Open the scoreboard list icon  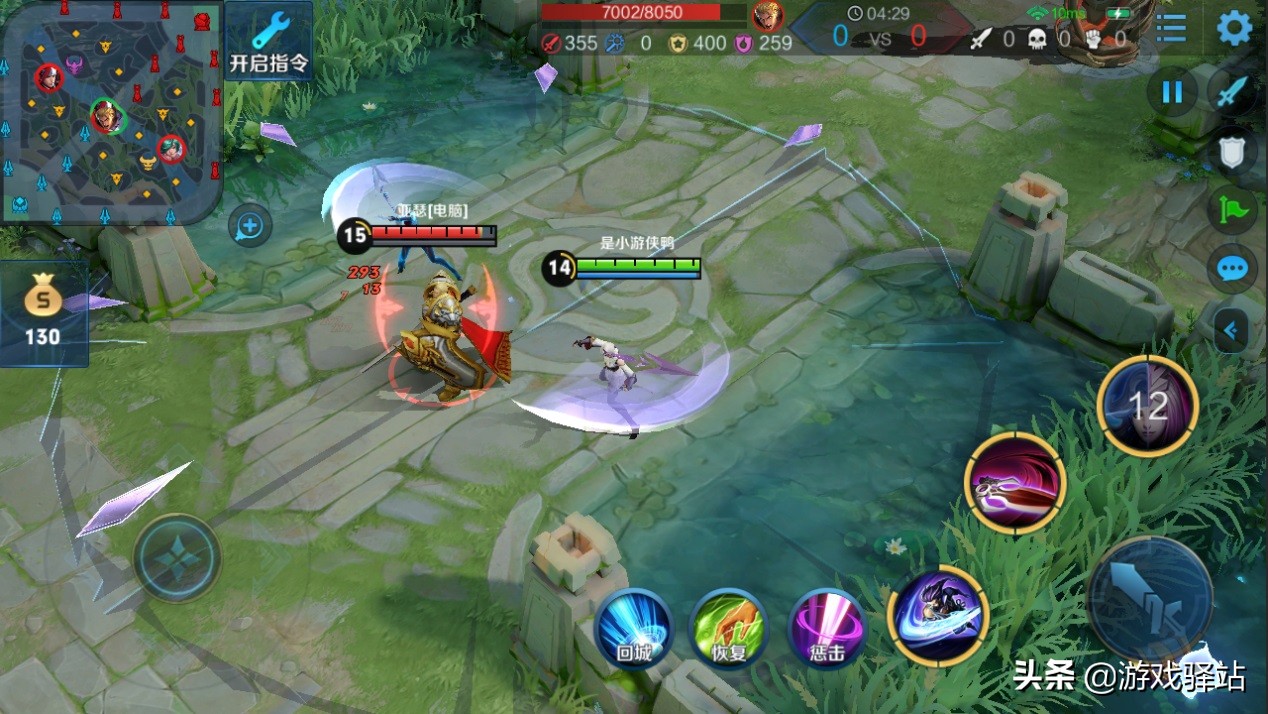pos(1171,28)
